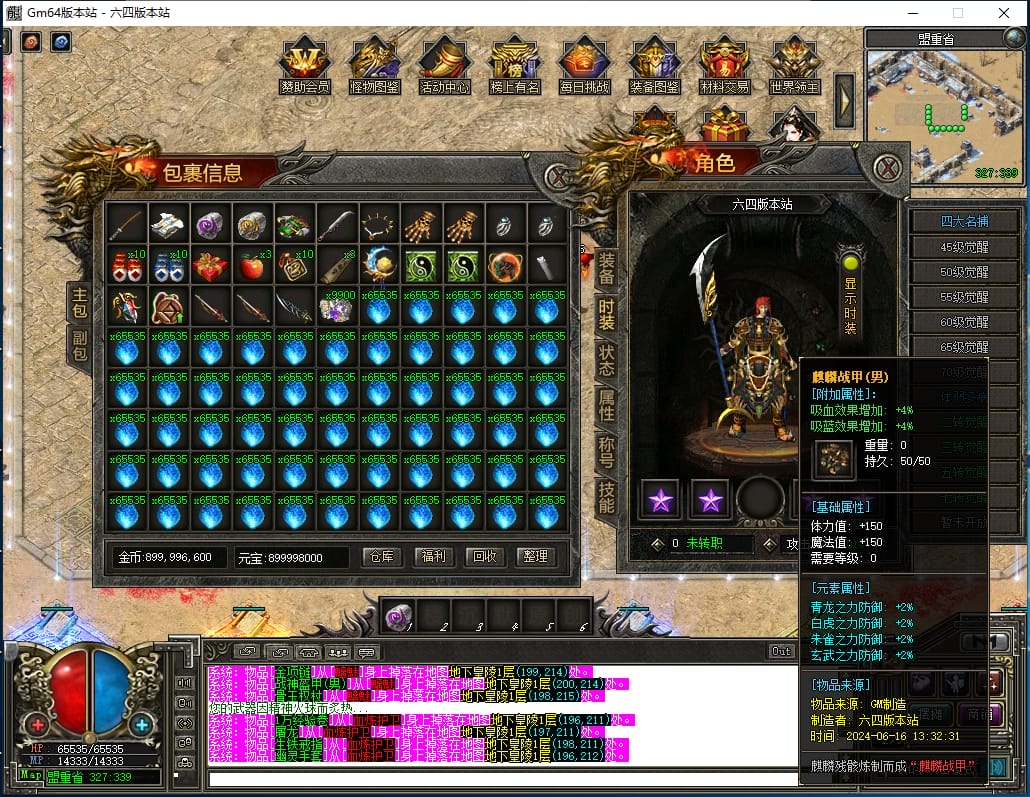The image size is (1030, 797).
Task: Open the 材料交易 material trade
Action: 725,66
